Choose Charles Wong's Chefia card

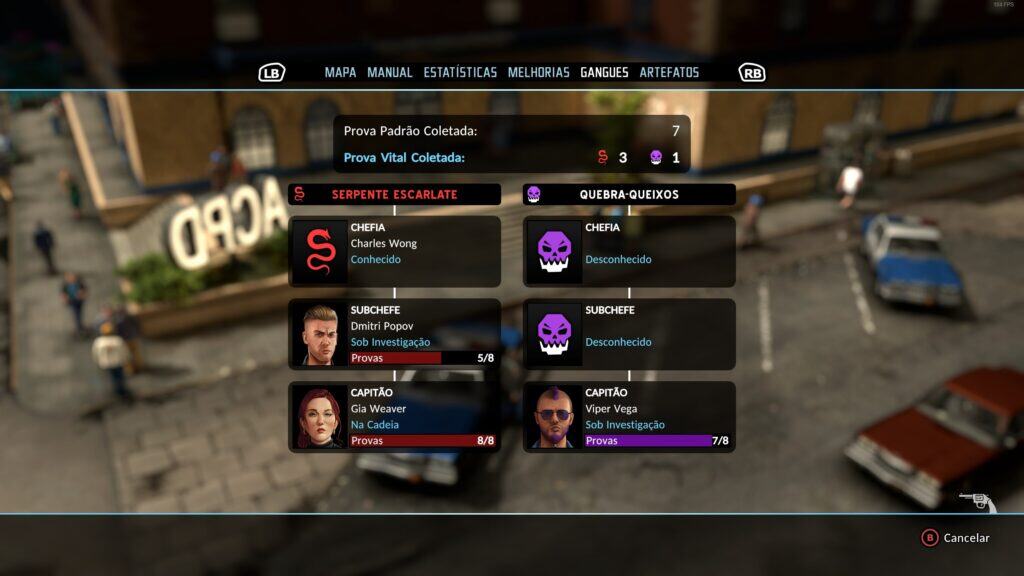coord(394,251)
